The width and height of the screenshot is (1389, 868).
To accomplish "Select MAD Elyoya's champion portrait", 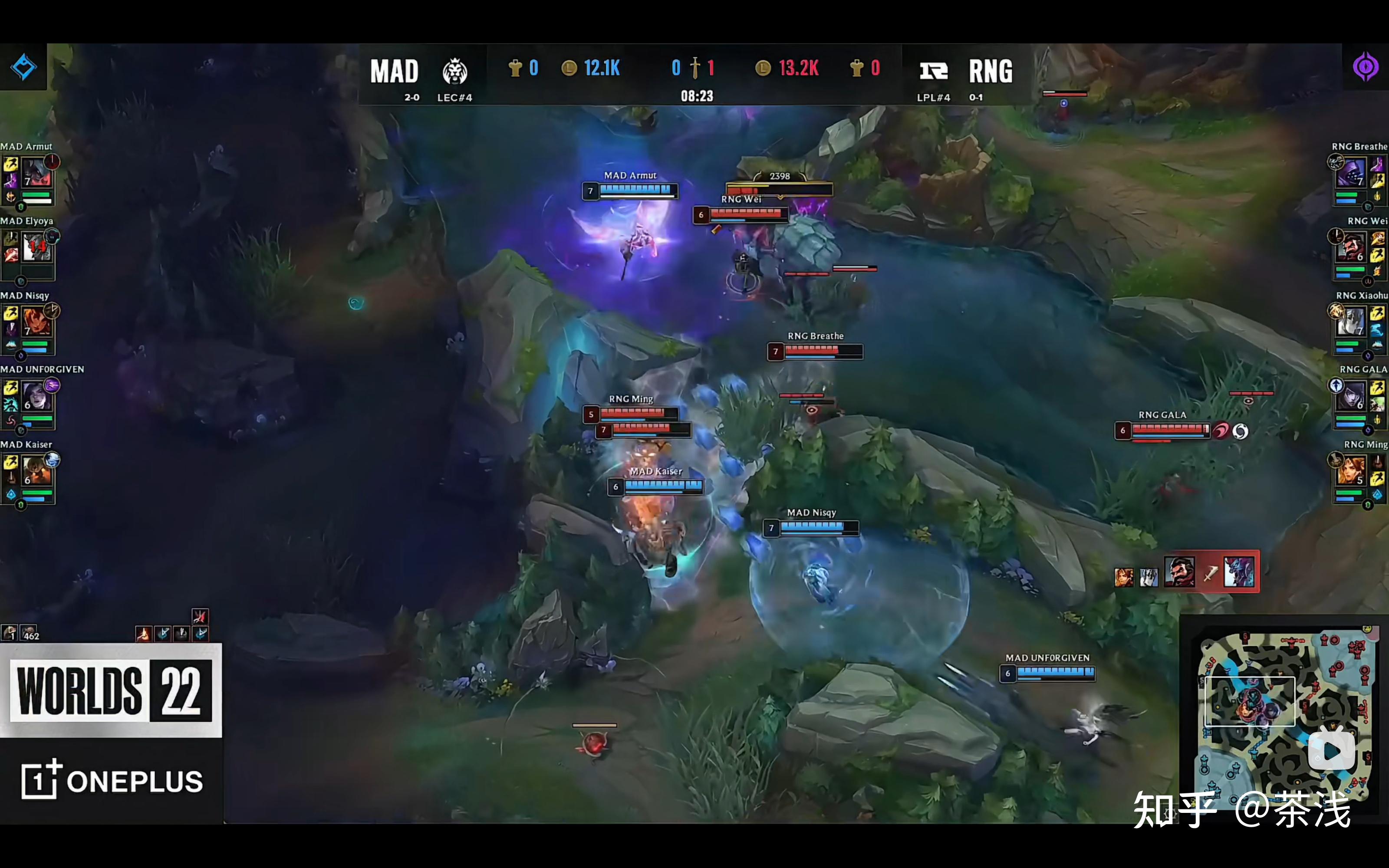I will 37,247.
